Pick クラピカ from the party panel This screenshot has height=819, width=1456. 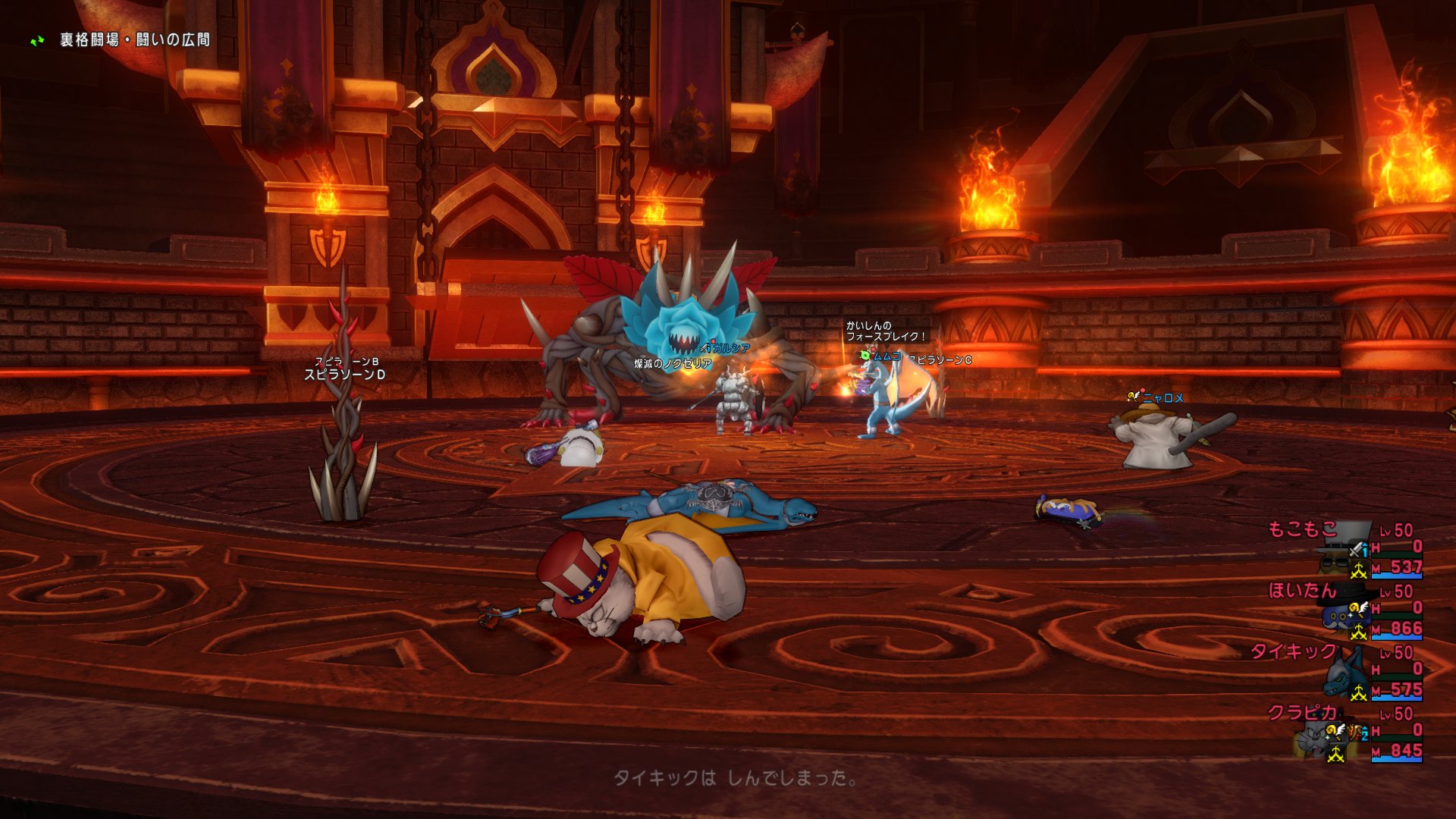1302,713
